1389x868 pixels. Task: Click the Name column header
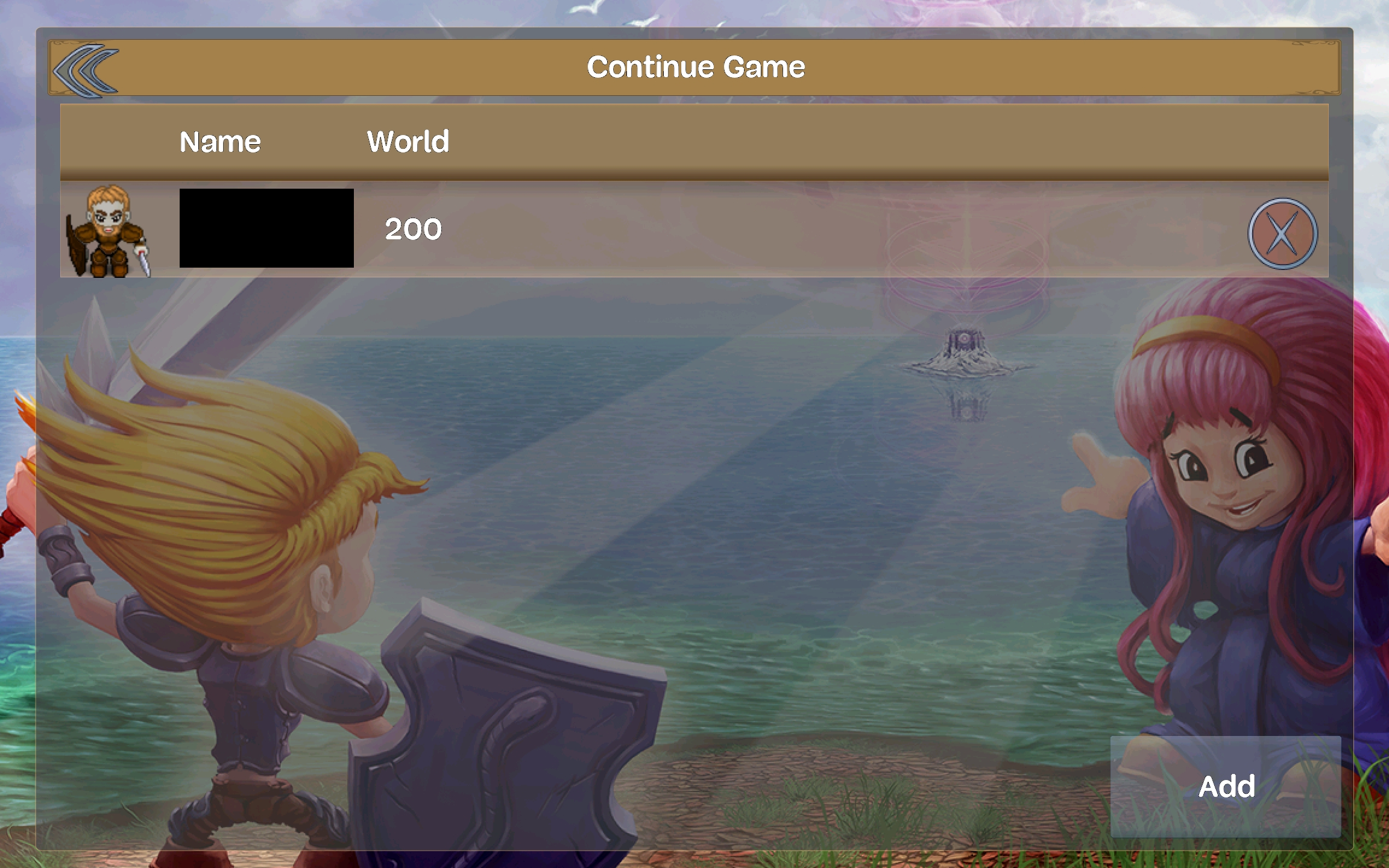click(219, 142)
